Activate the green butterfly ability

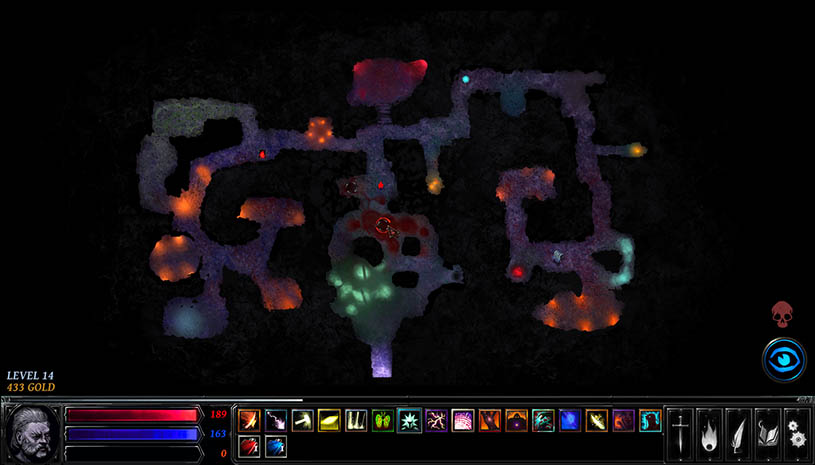(x=383, y=421)
